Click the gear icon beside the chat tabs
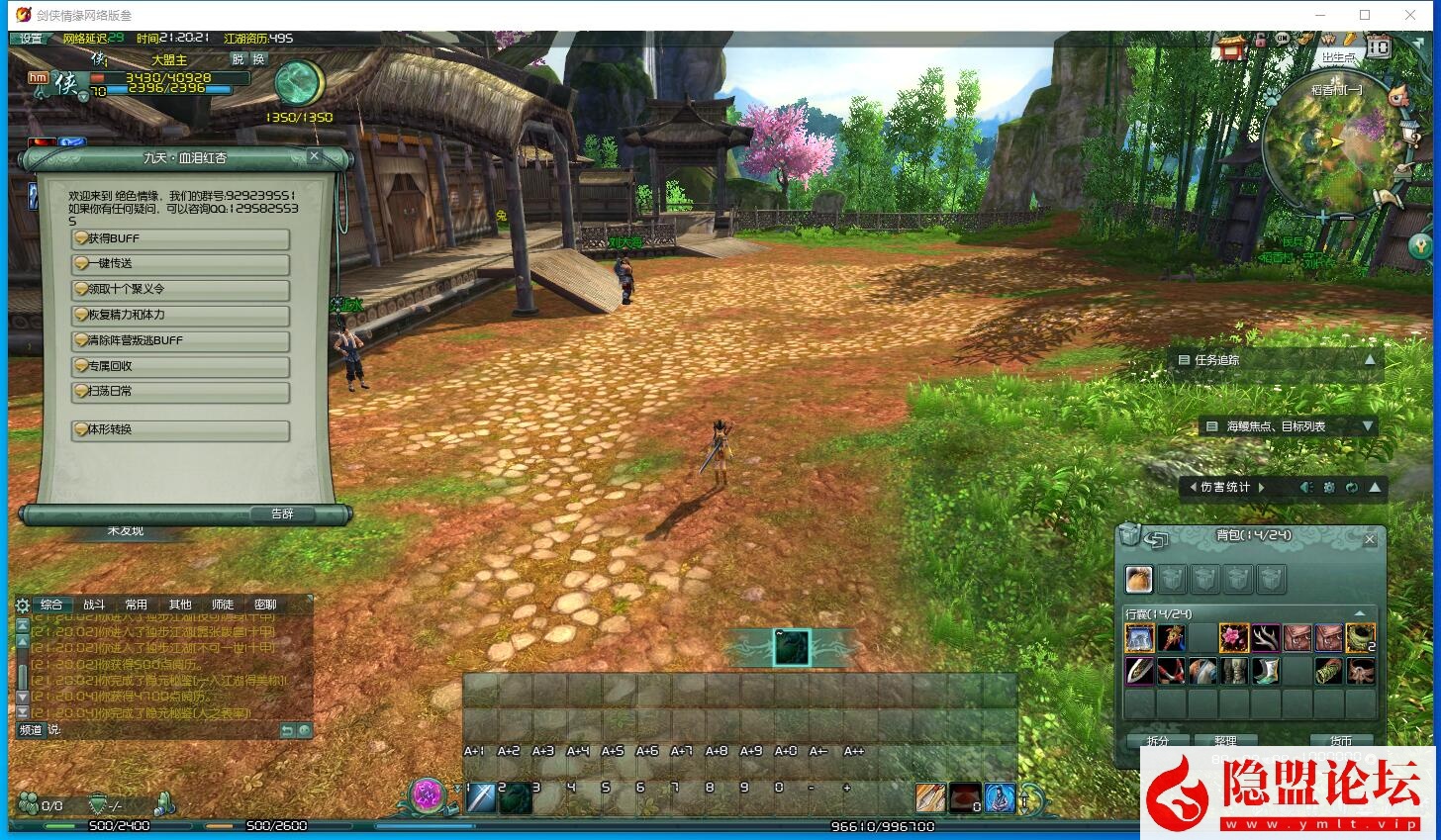The image size is (1441, 840). pyautogui.click(x=20, y=606)
